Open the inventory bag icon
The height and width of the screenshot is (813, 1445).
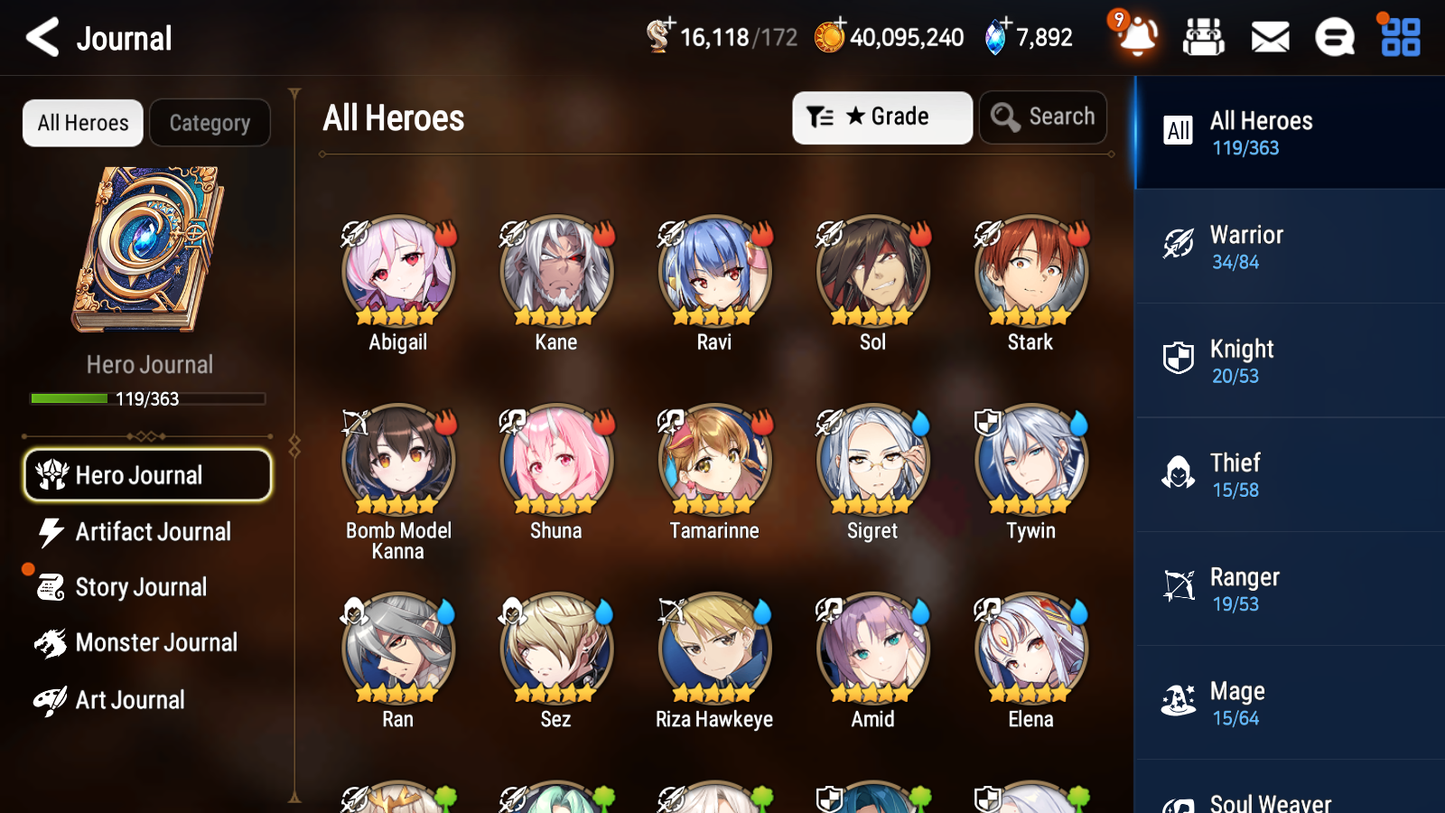pos(1203,36)
